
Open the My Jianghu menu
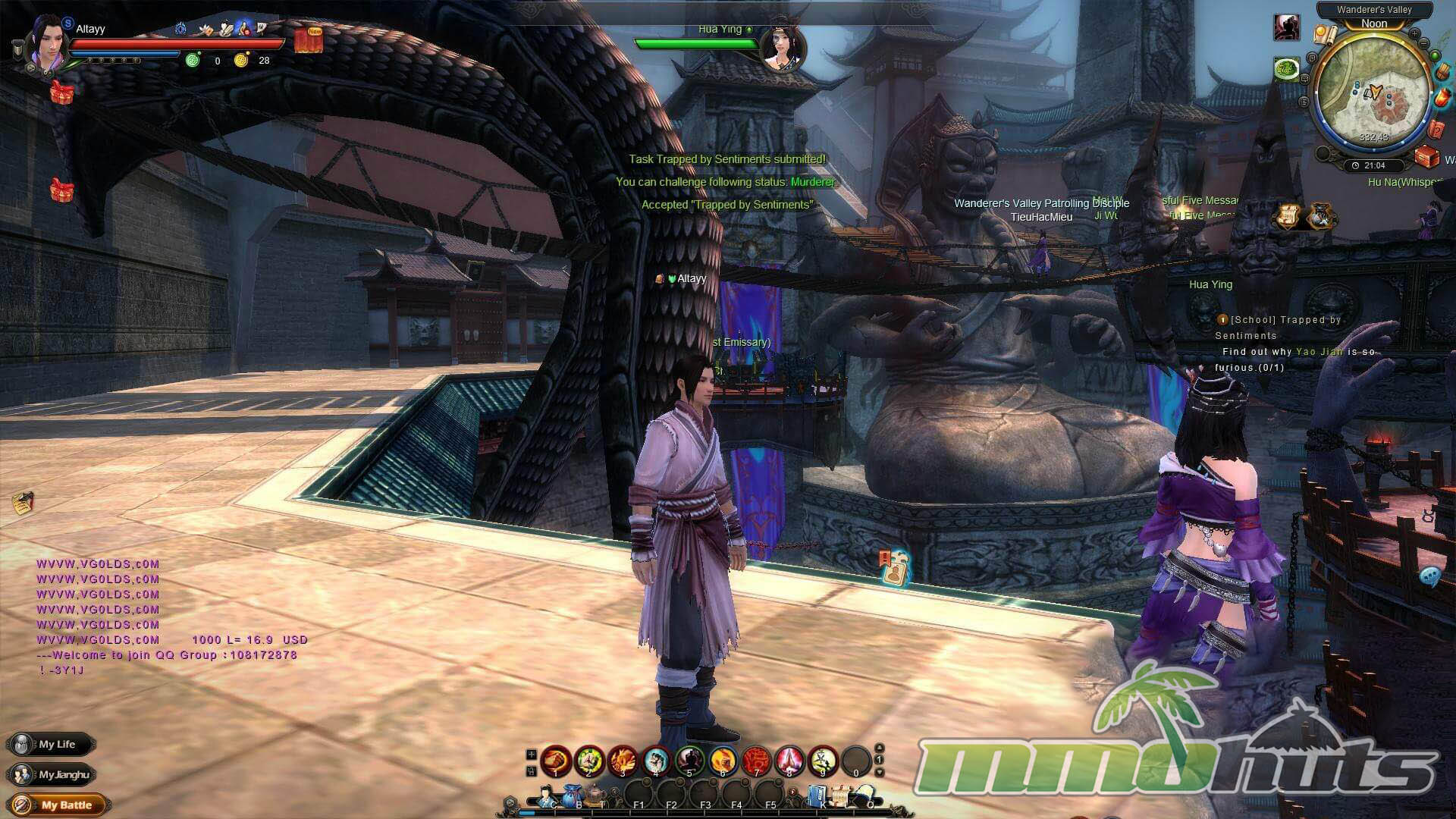52,774
